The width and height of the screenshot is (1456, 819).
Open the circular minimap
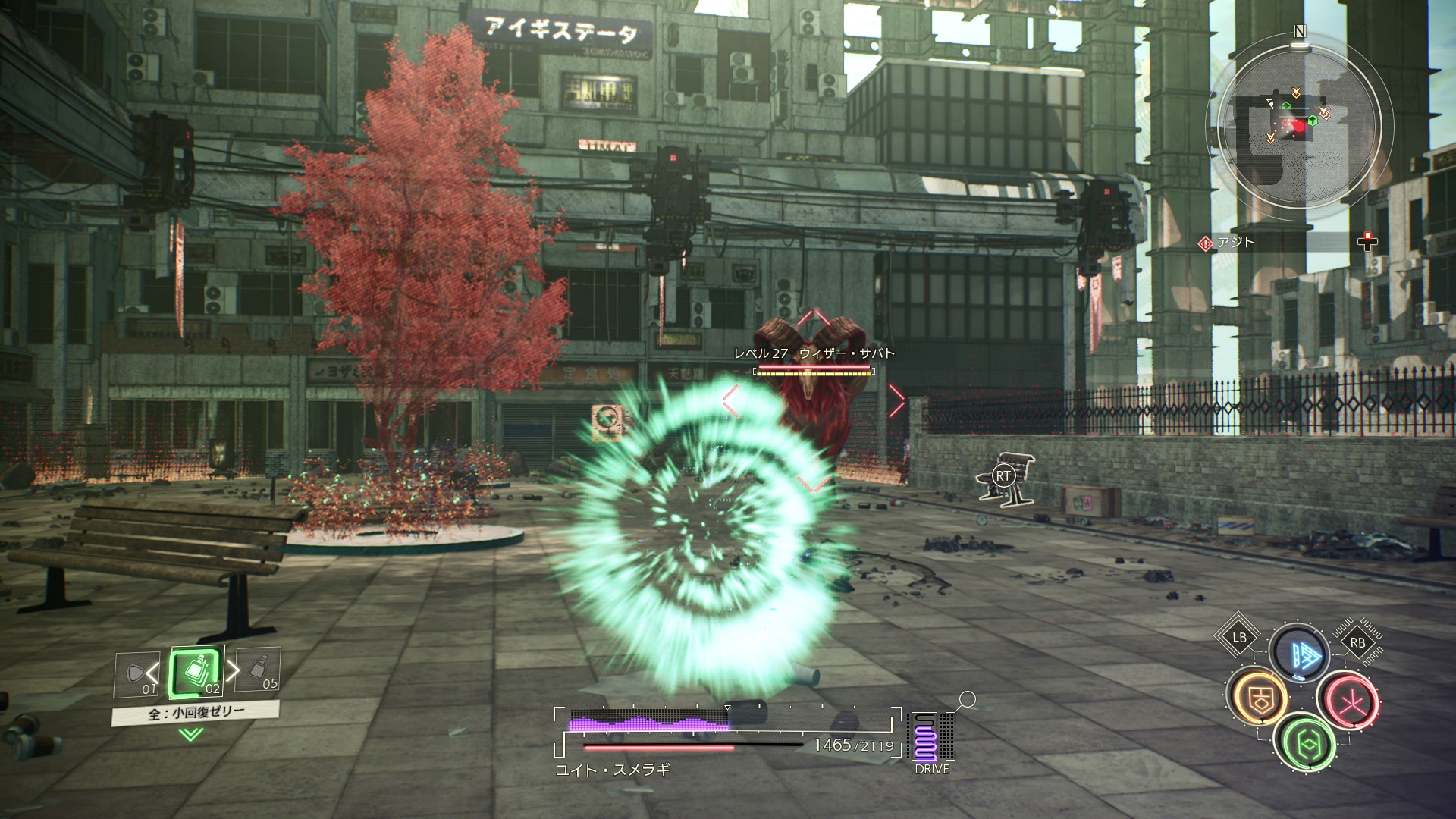point(1298,127)
